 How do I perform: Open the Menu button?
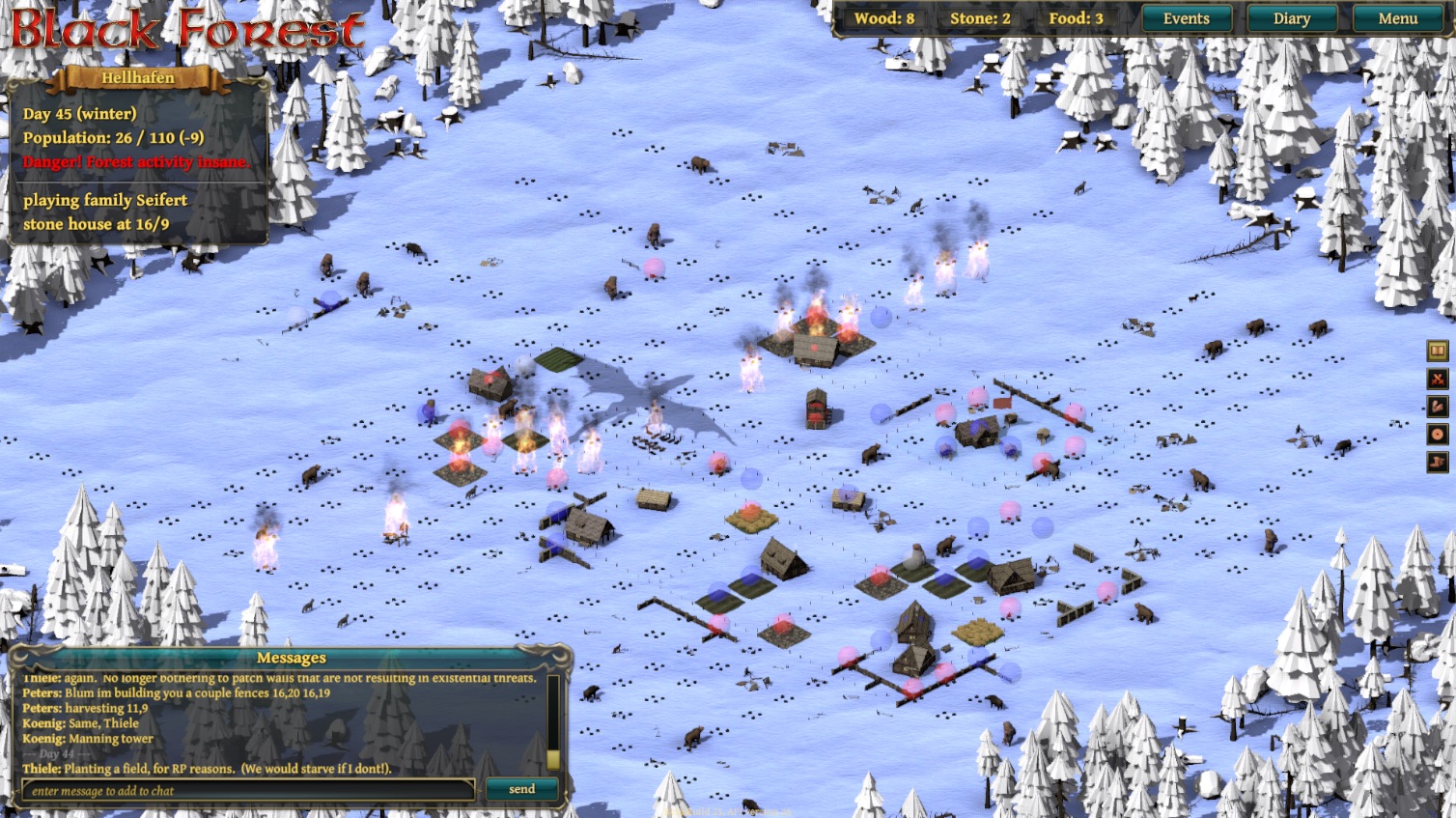1397,18
